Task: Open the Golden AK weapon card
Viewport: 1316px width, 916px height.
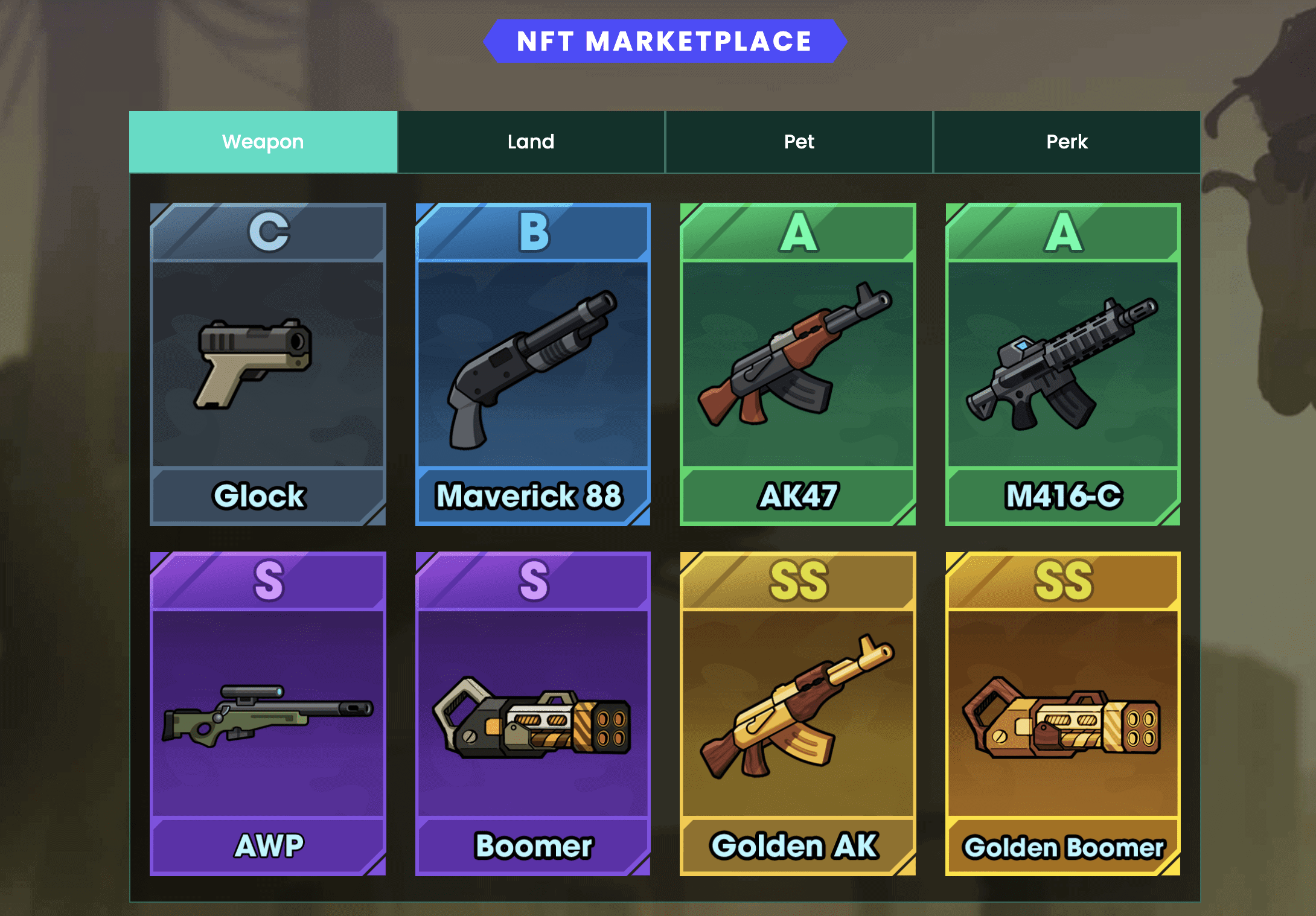Action: coord(797,713)
